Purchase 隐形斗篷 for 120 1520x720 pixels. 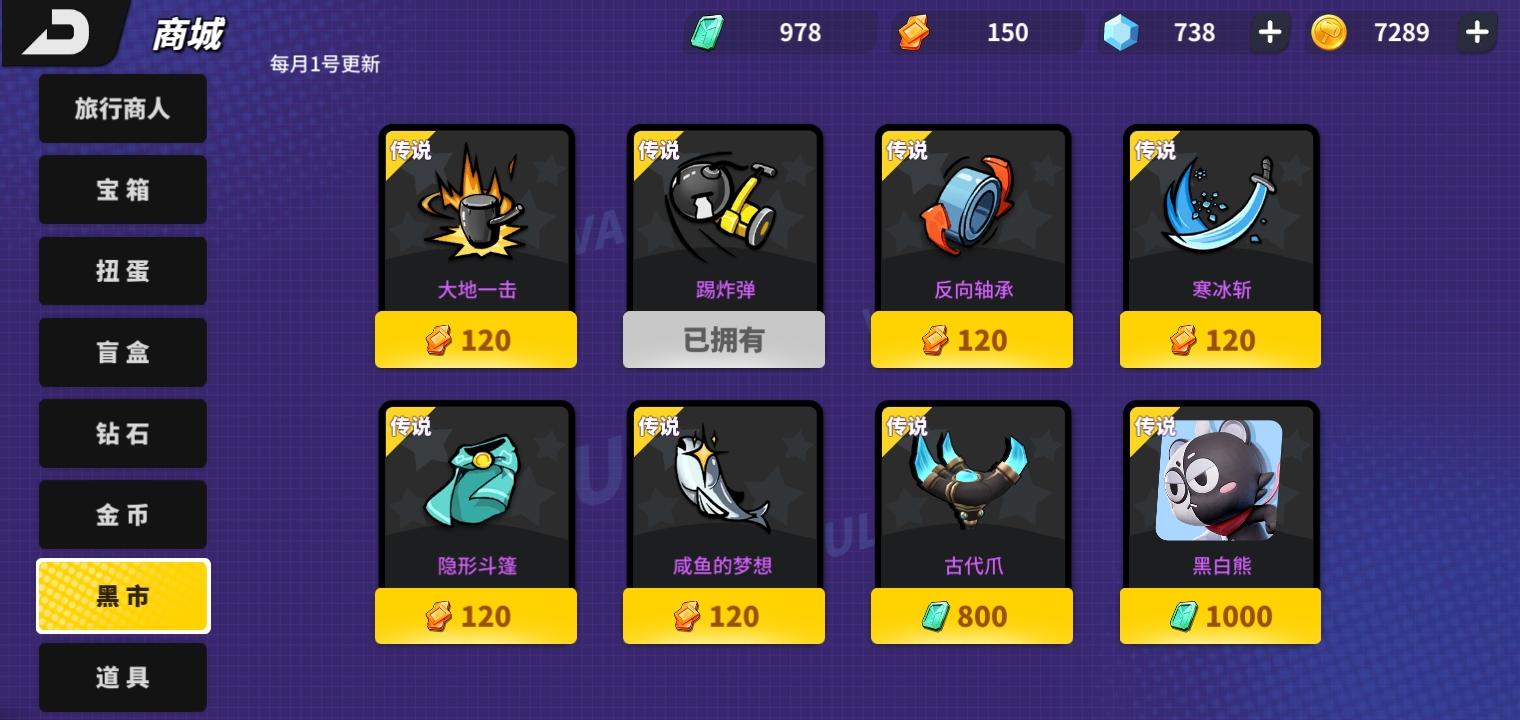click(x=476, y=616)
